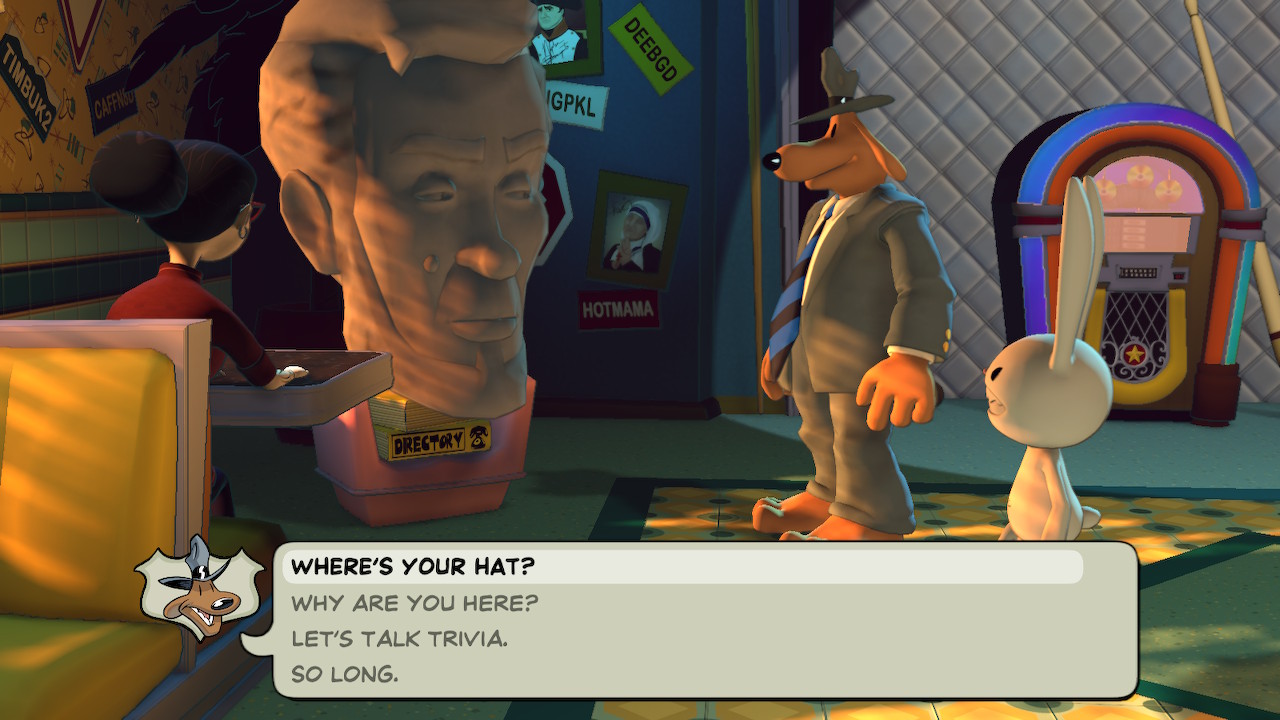
Task: Select "Let's talk trivia." dialogue option
Action: point(399,638)
